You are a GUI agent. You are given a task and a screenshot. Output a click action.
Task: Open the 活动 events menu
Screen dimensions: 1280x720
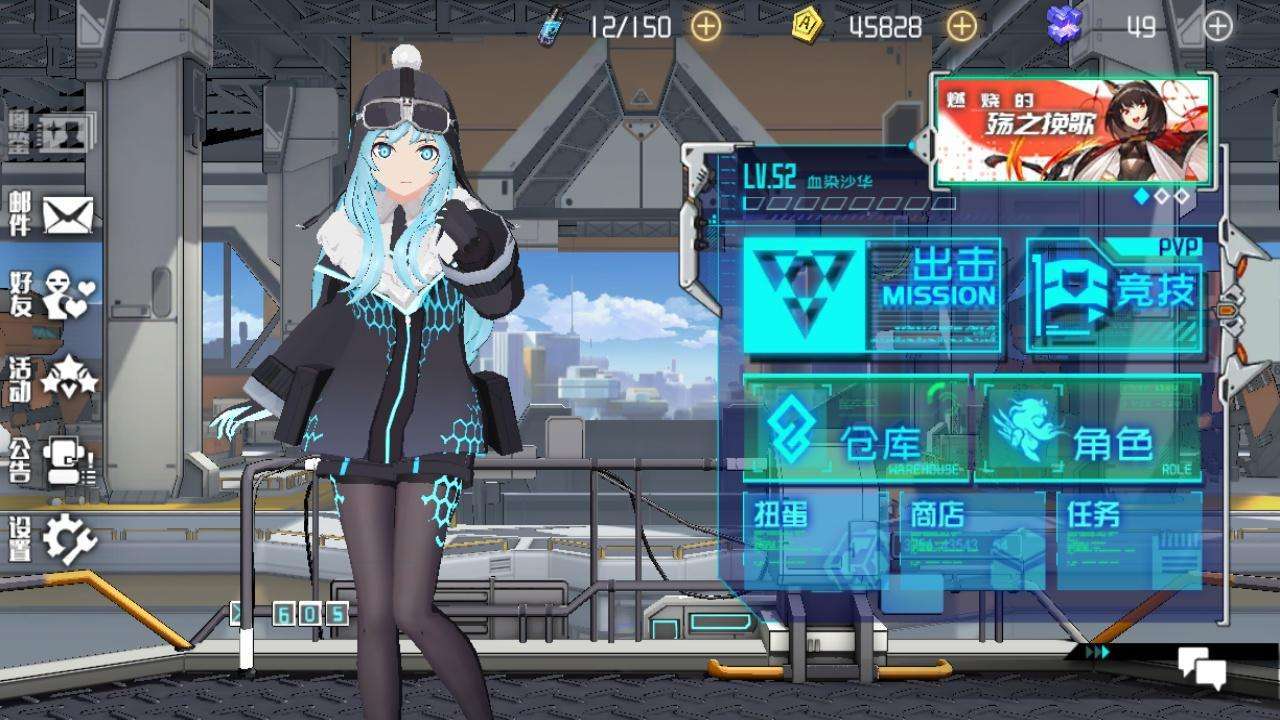[52, 377]
